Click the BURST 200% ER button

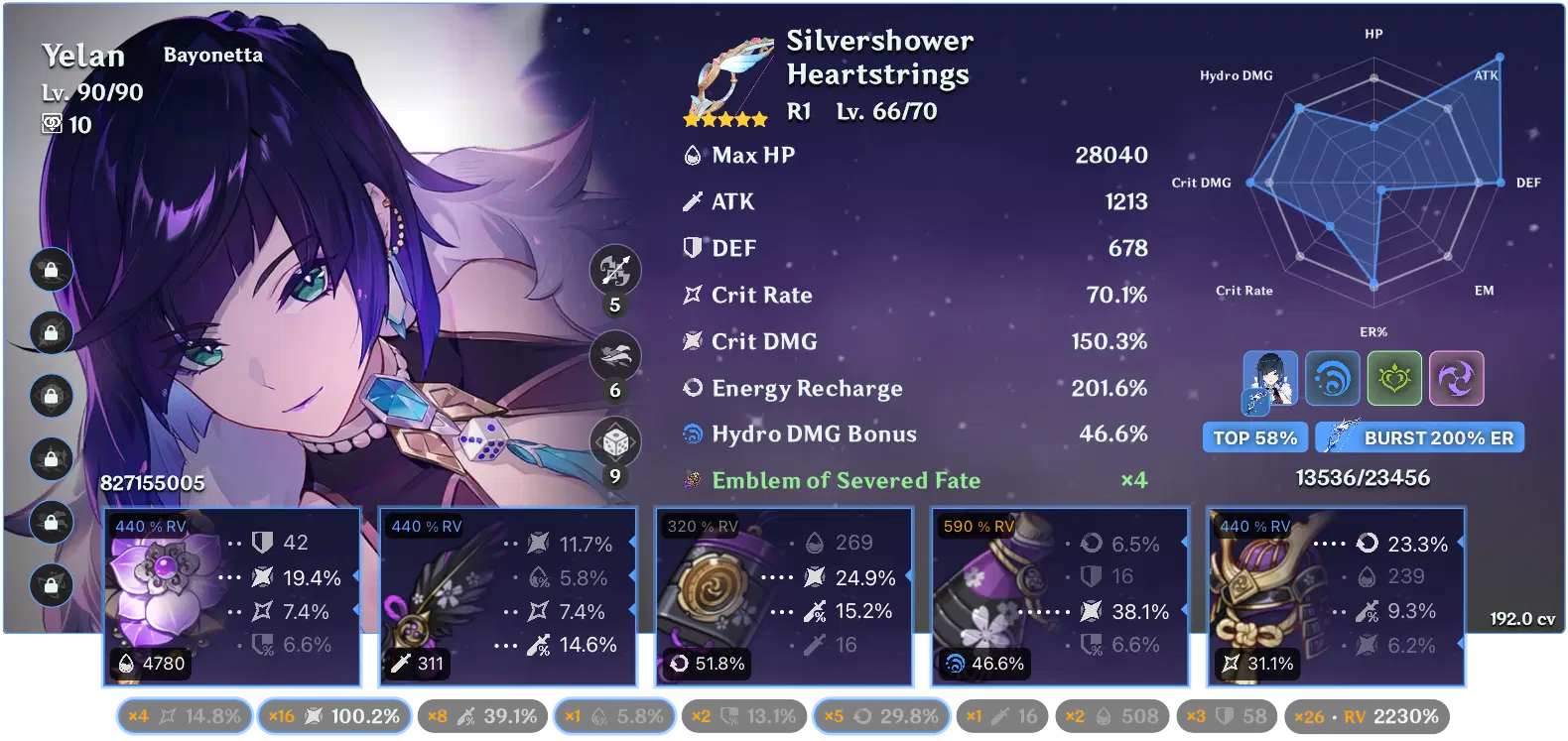[x=1419, y=436]
